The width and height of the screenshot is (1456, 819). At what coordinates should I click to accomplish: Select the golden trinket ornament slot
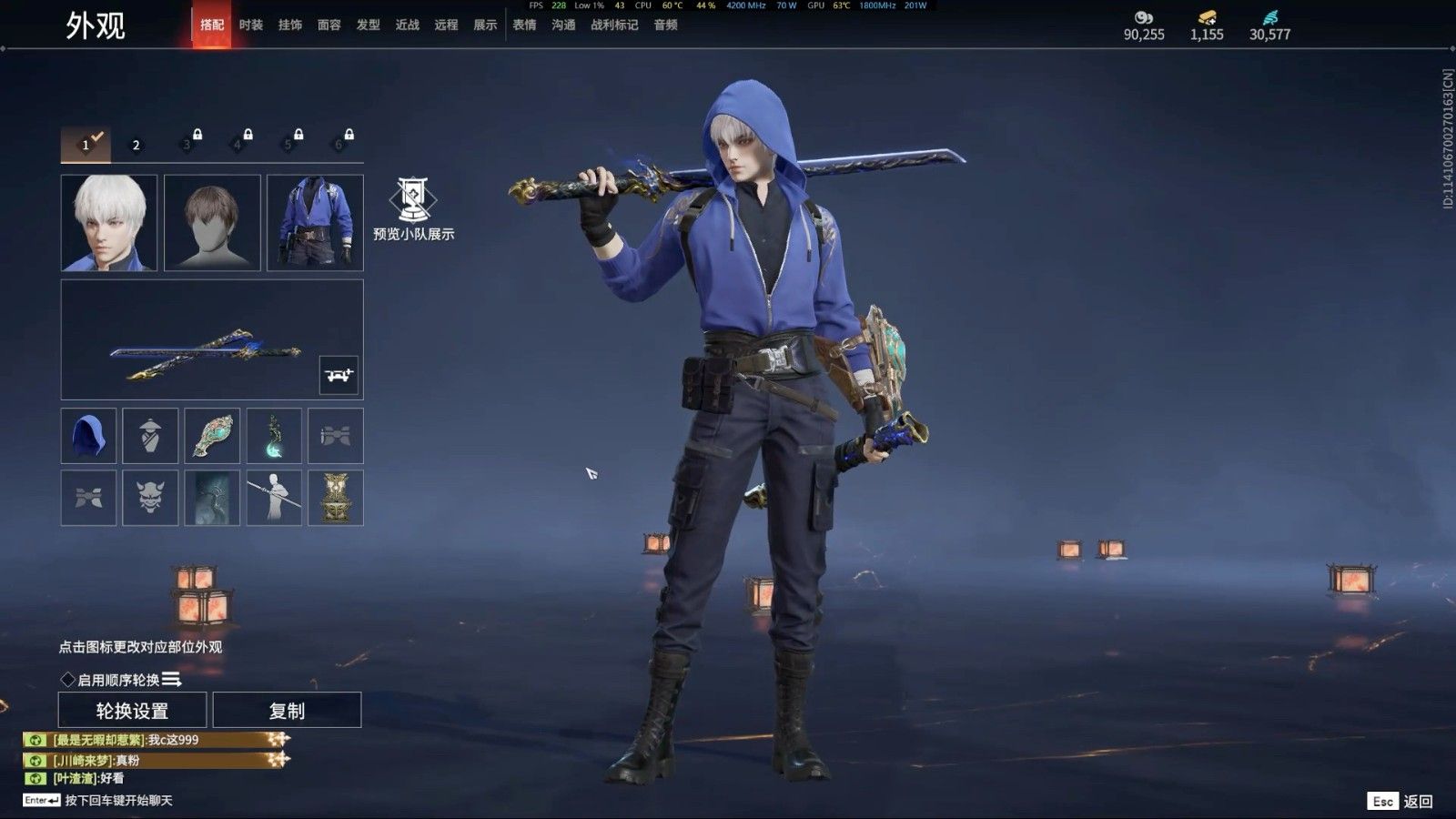(x=338, y=498)
